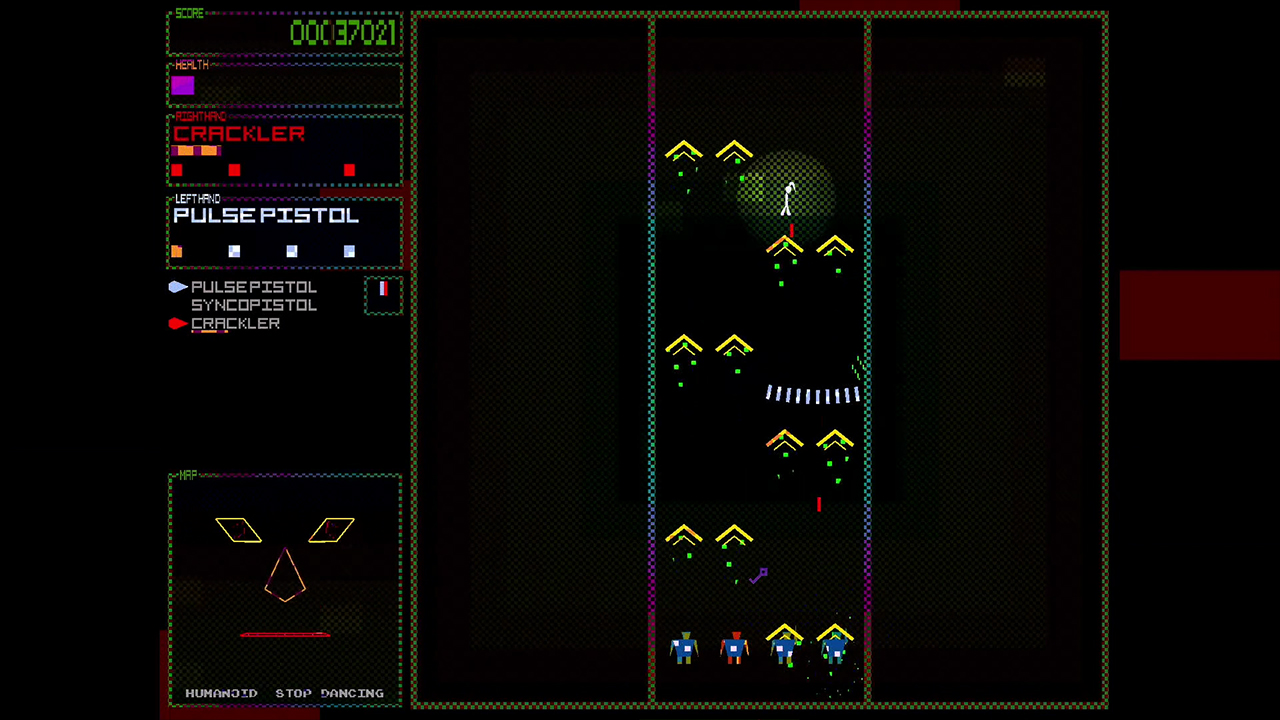Click the CRACKLER weapon name label

pos(240,134)
